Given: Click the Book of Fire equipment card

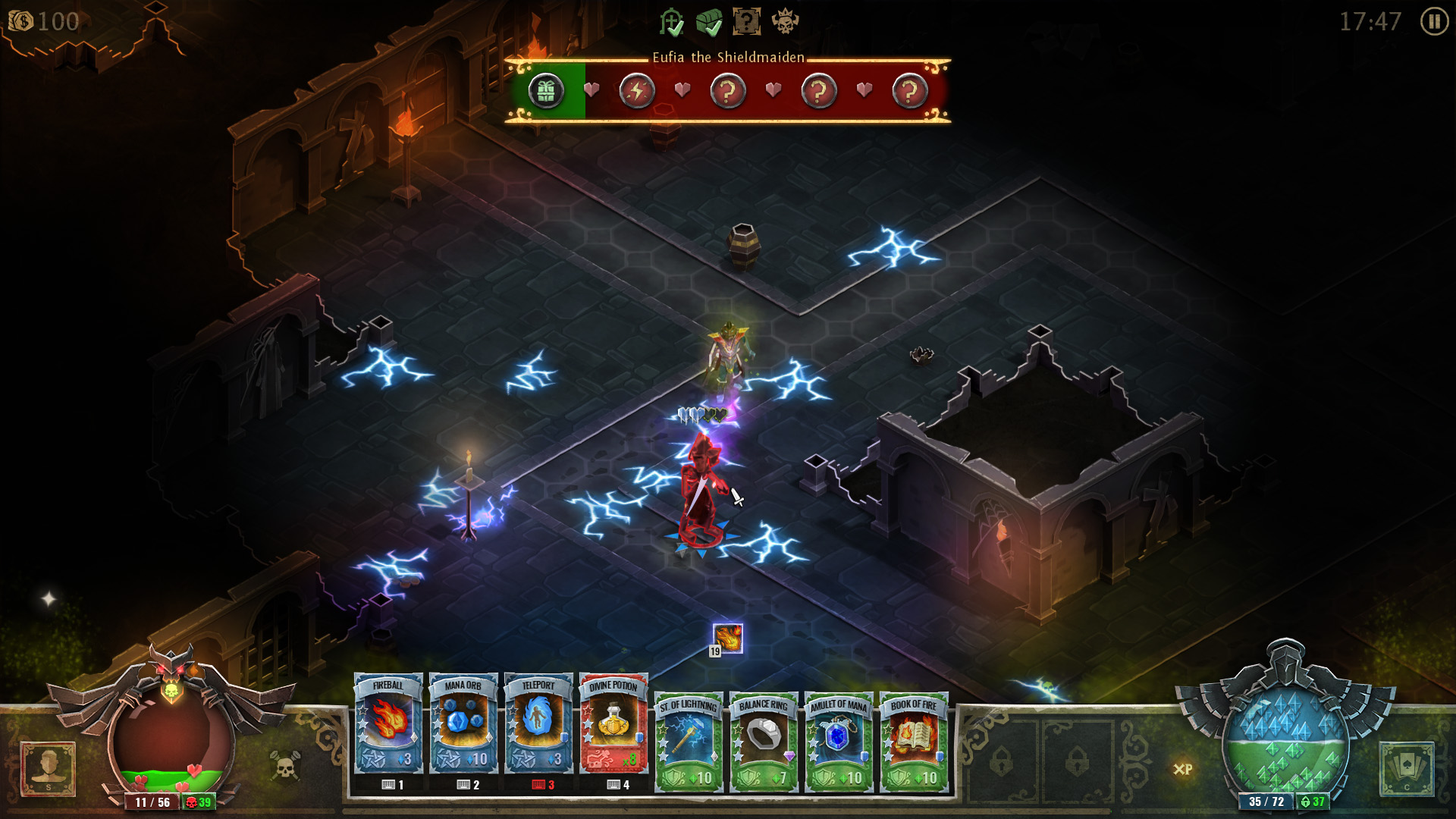Looking at the screenshot, I should pyautogui.click(x=913, y=739).
